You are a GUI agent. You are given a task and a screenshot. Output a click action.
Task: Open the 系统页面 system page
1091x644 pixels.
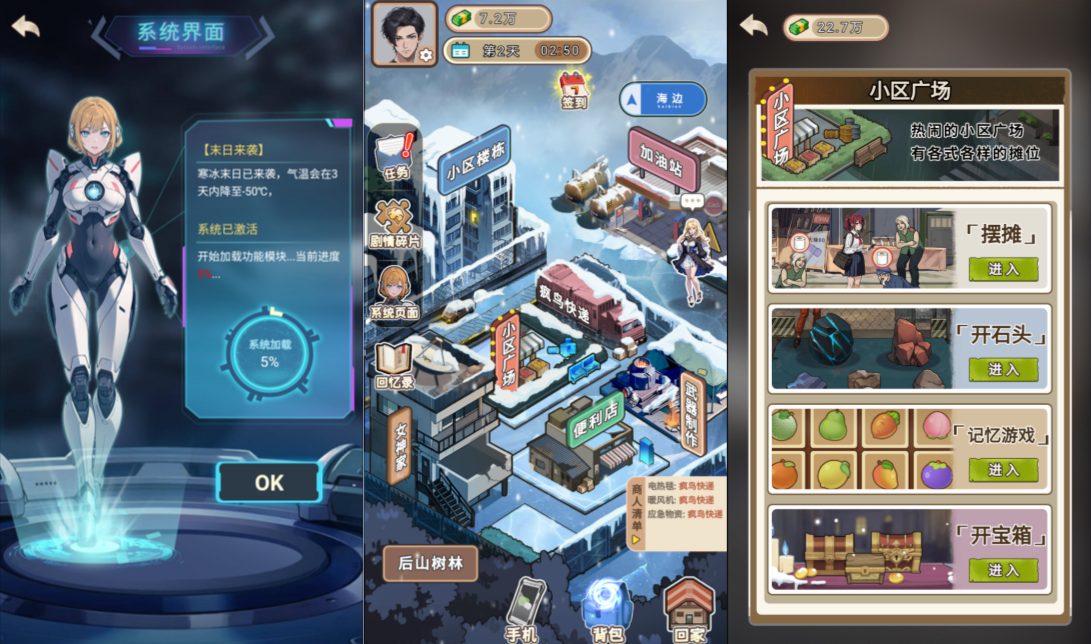[394, 292]
